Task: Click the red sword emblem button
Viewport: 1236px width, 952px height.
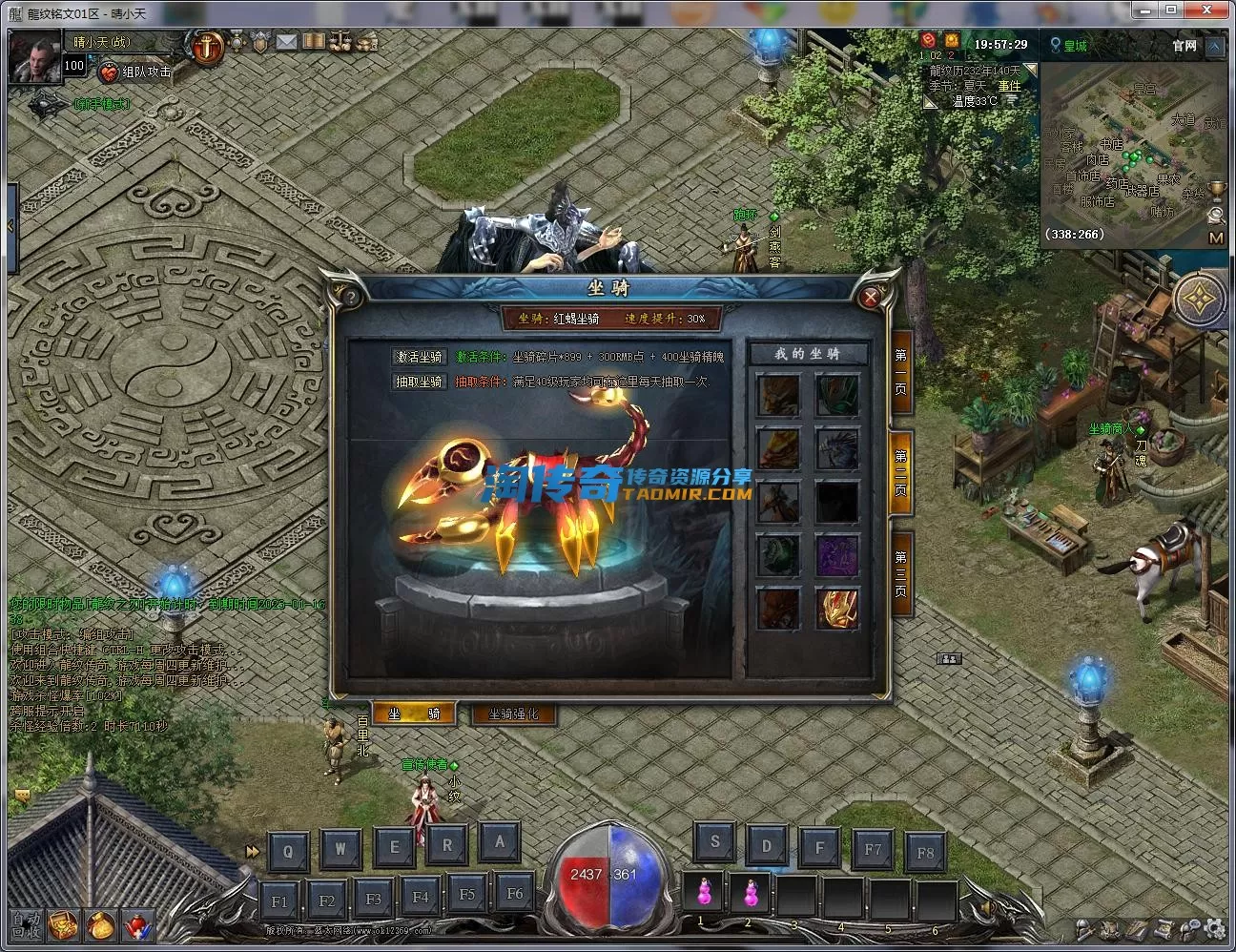Action: coord(207,45)
